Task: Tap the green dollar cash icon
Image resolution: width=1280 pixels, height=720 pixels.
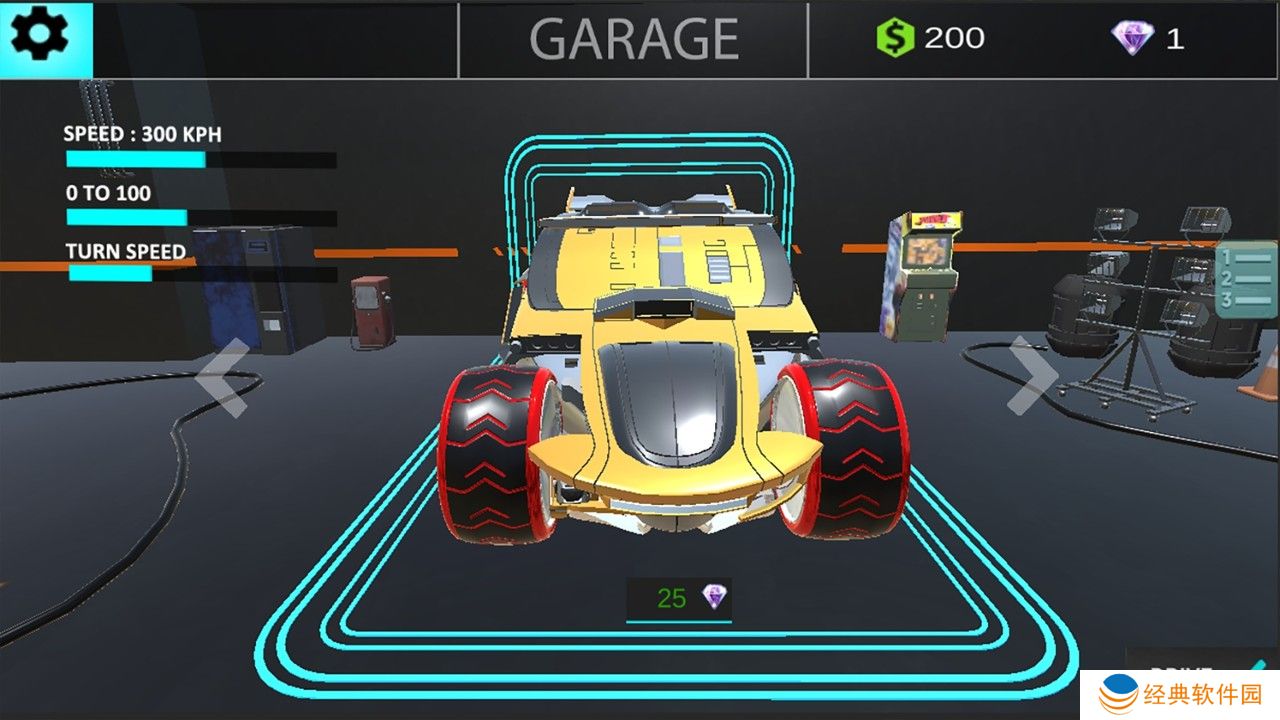Action: (x=895, y=38)
